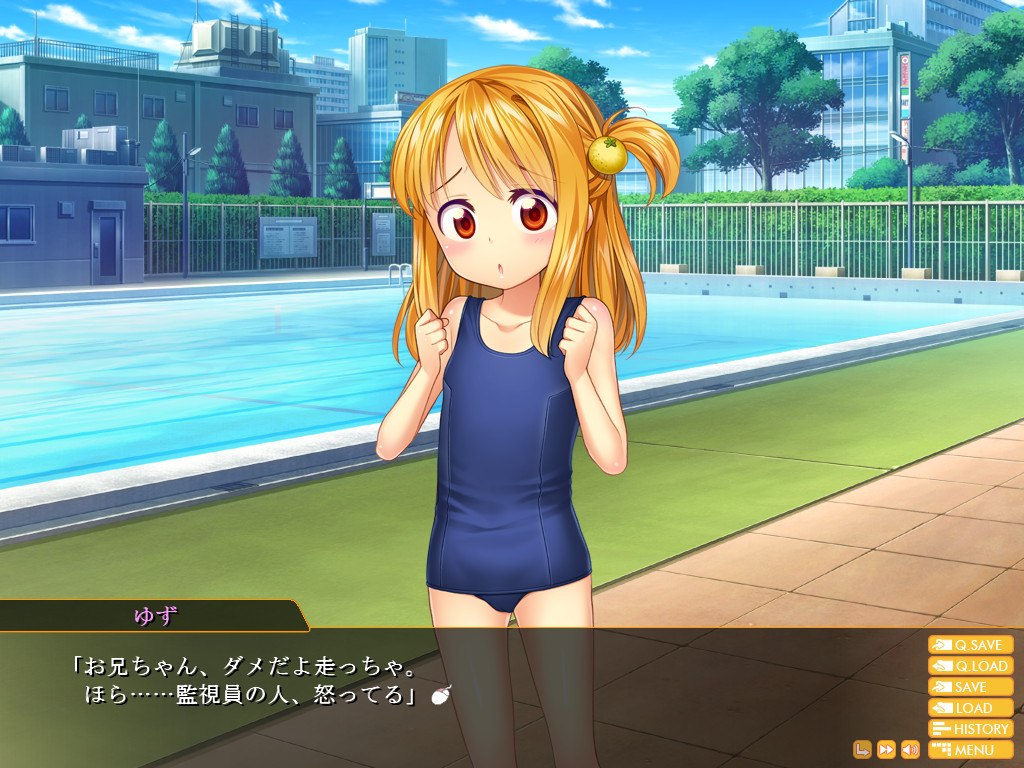The width and height of the screenshot is (1024, 768).
Task: Open the SAVE screen
Action: [970, 687]
